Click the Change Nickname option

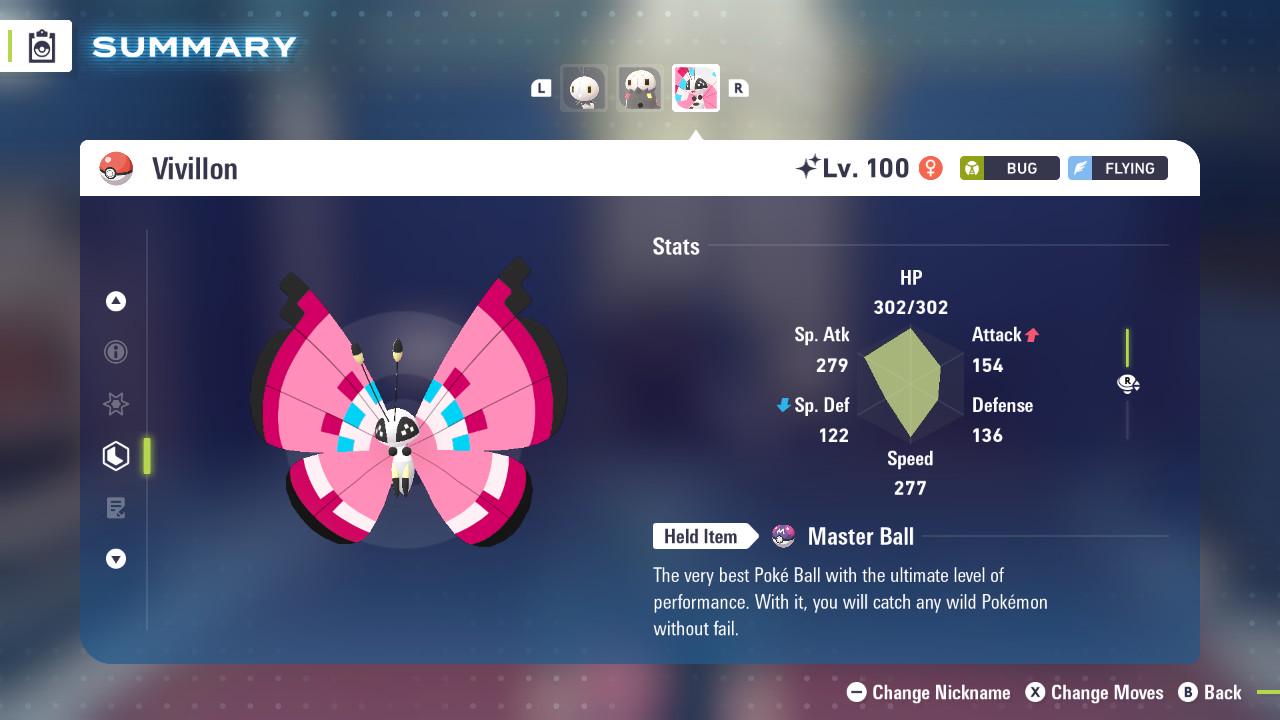click(929, 692)
